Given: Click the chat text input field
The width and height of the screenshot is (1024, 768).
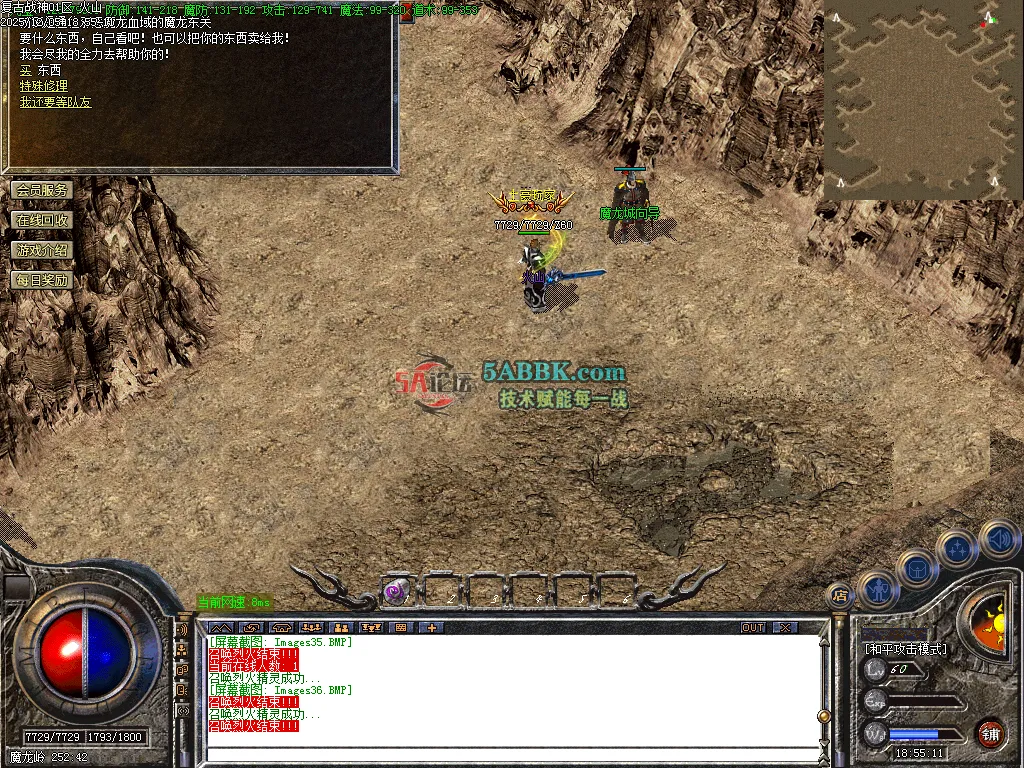Looking at the screenshot, I should [510, 756].
